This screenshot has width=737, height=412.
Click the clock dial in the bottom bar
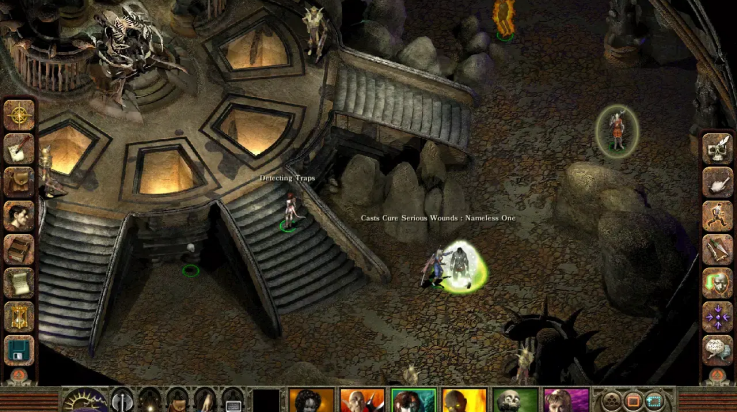pyautogui.click(x=86, y=401)
